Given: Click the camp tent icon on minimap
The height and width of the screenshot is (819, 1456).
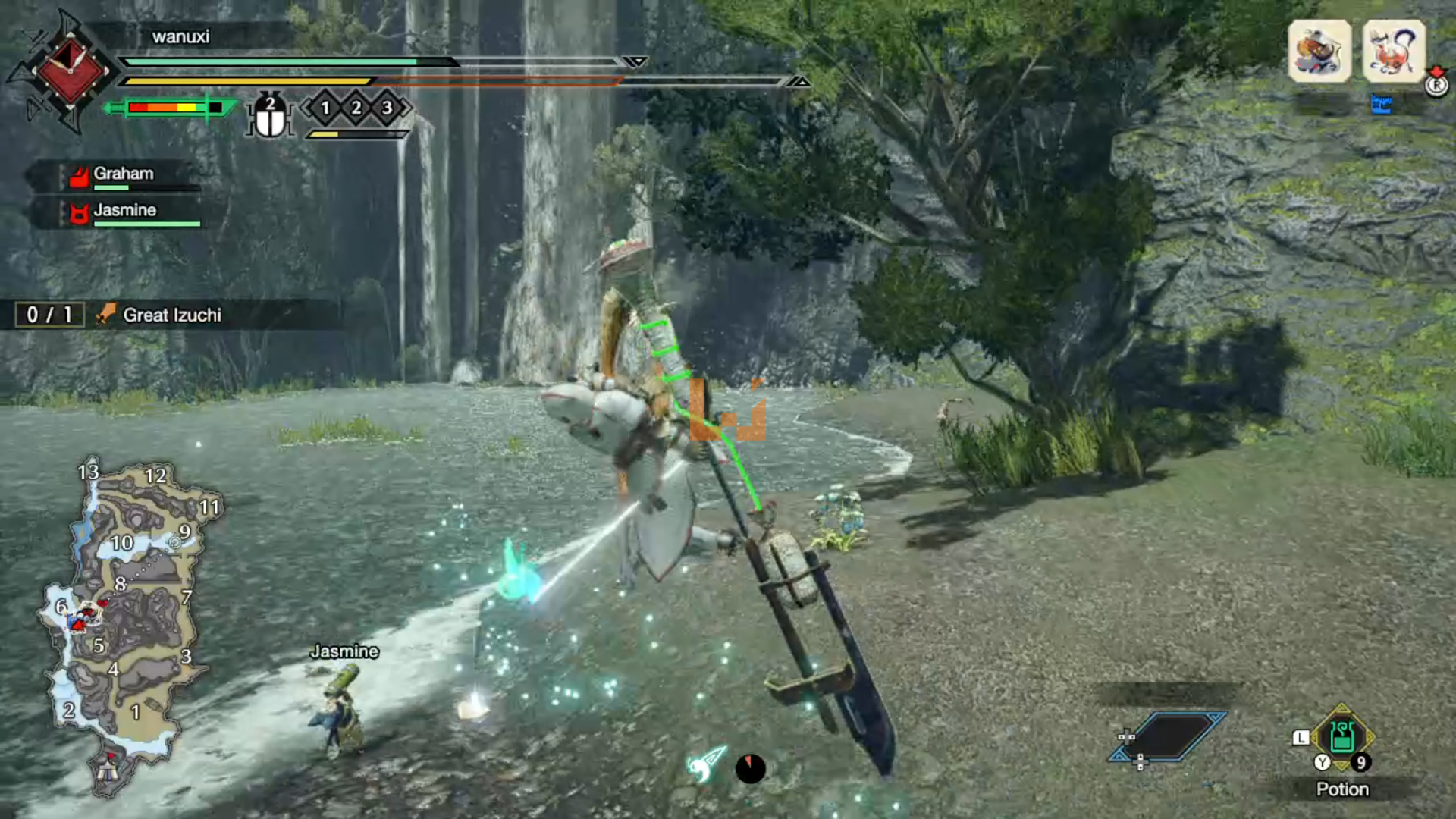Looking at the screenshot, I should [107, 771].
